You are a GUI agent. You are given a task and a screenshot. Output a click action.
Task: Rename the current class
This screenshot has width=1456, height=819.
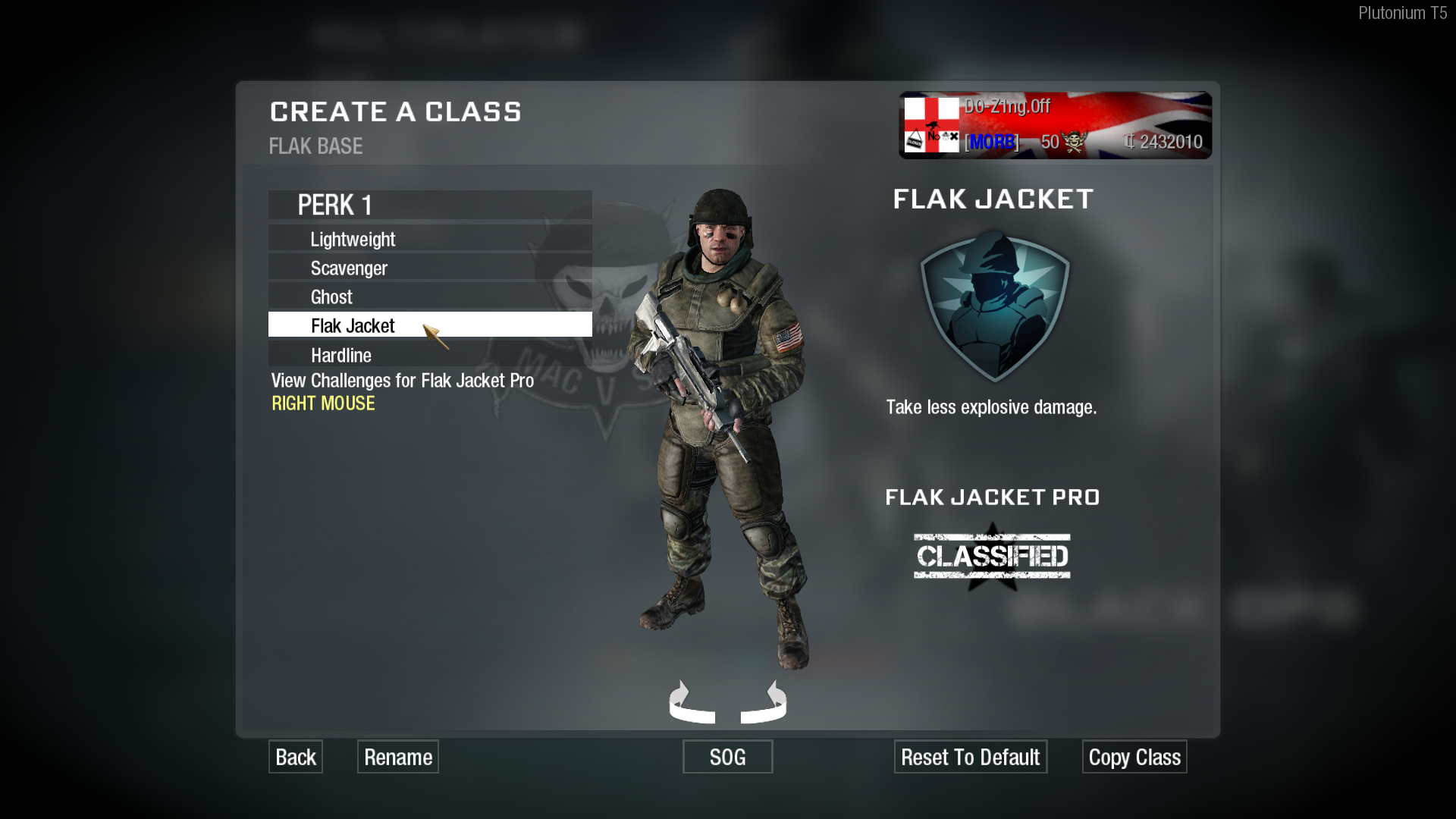398,757
